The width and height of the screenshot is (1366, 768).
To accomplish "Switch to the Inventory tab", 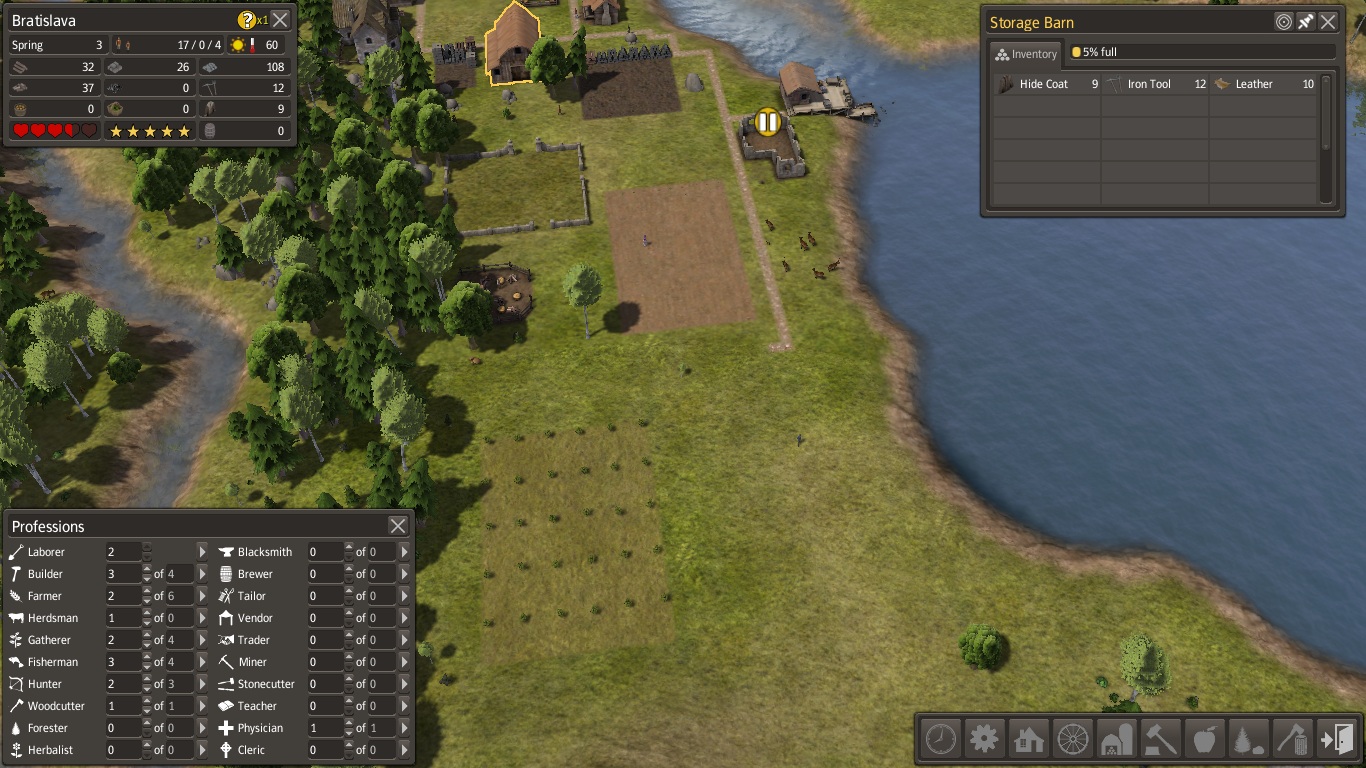I will point(1026,54).
